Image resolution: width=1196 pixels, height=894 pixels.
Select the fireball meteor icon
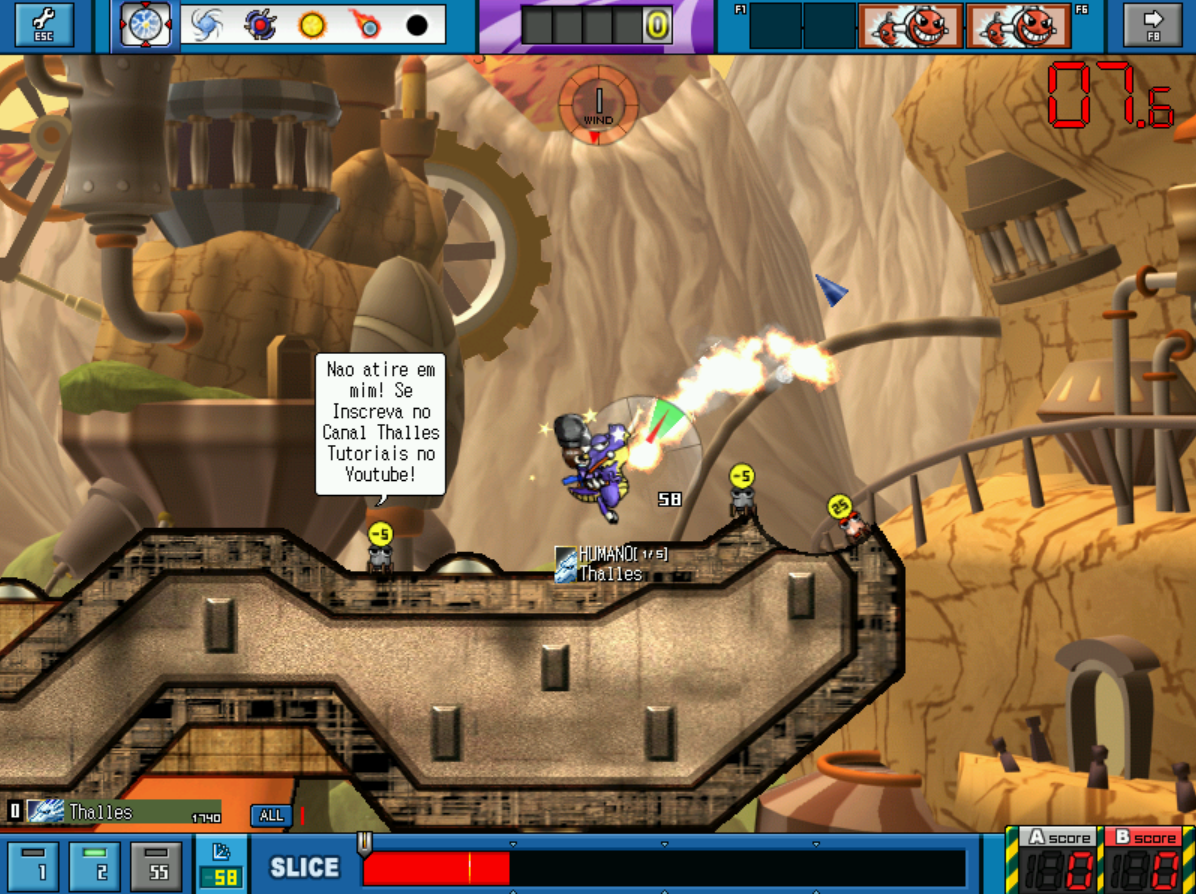click(x=365, y=25)
